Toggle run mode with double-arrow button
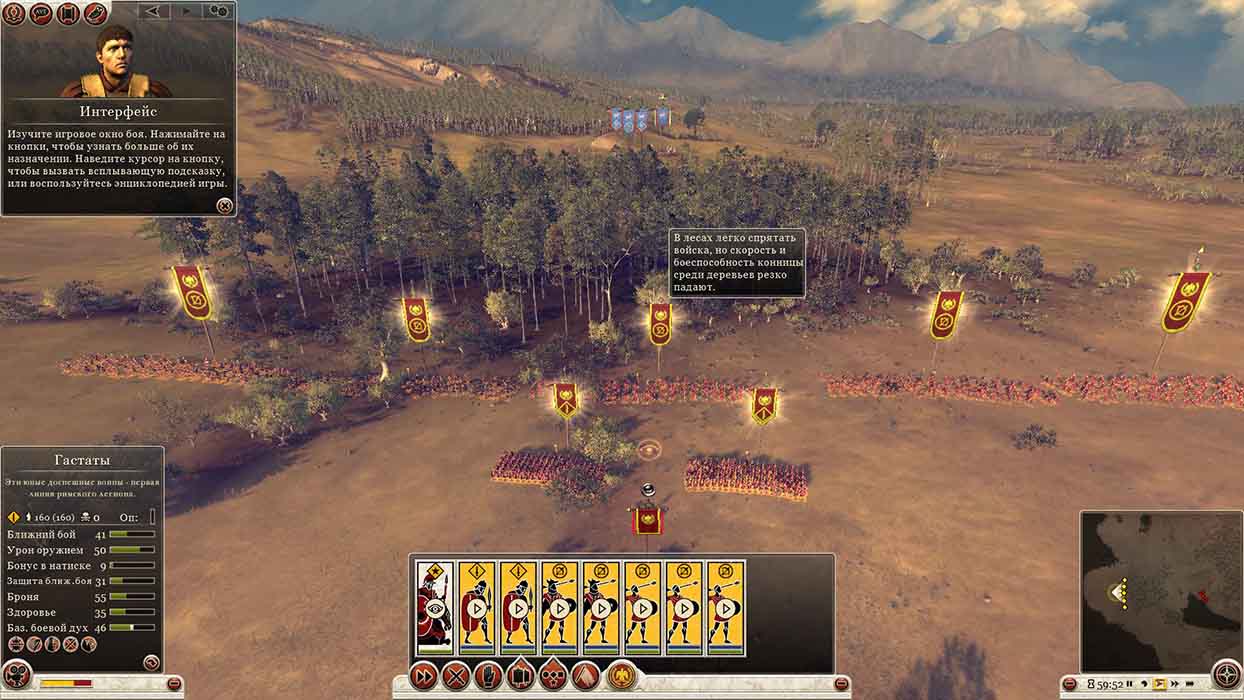This screenshot has height=700, width=1244. (424, 676)
